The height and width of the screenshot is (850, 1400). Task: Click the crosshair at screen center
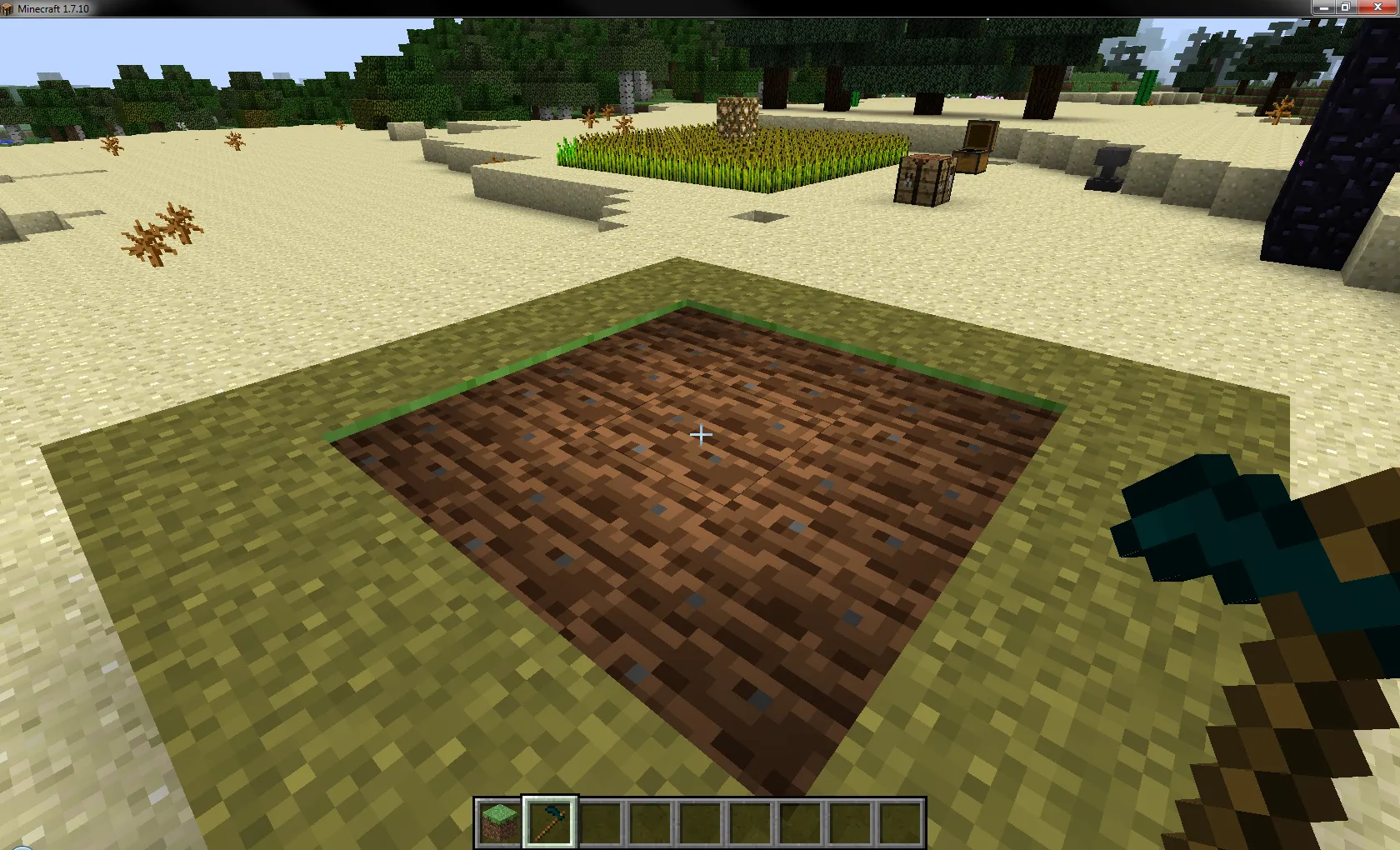tap(700, 435)
